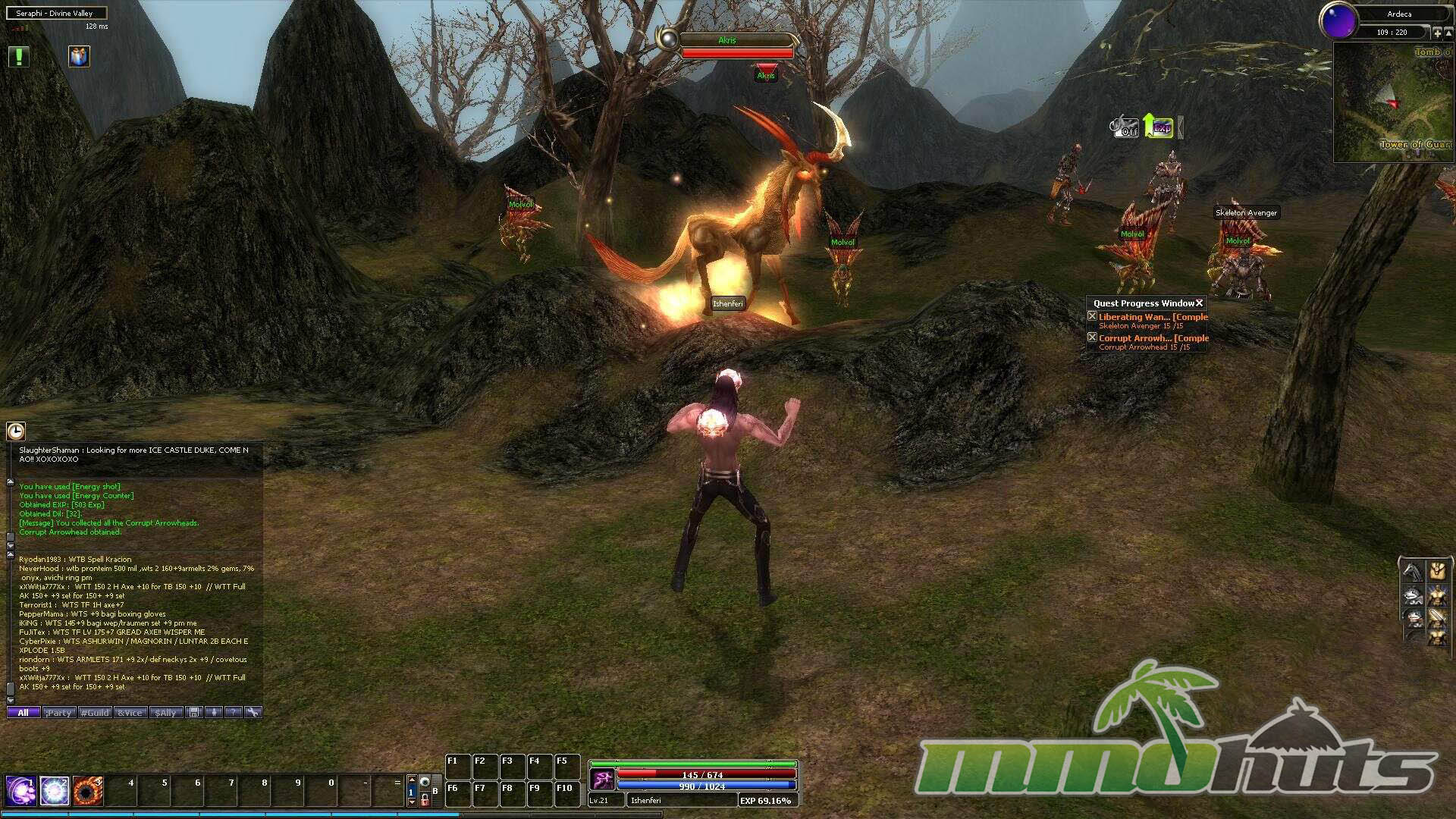Toggle the hotbar lock icon

425,799
